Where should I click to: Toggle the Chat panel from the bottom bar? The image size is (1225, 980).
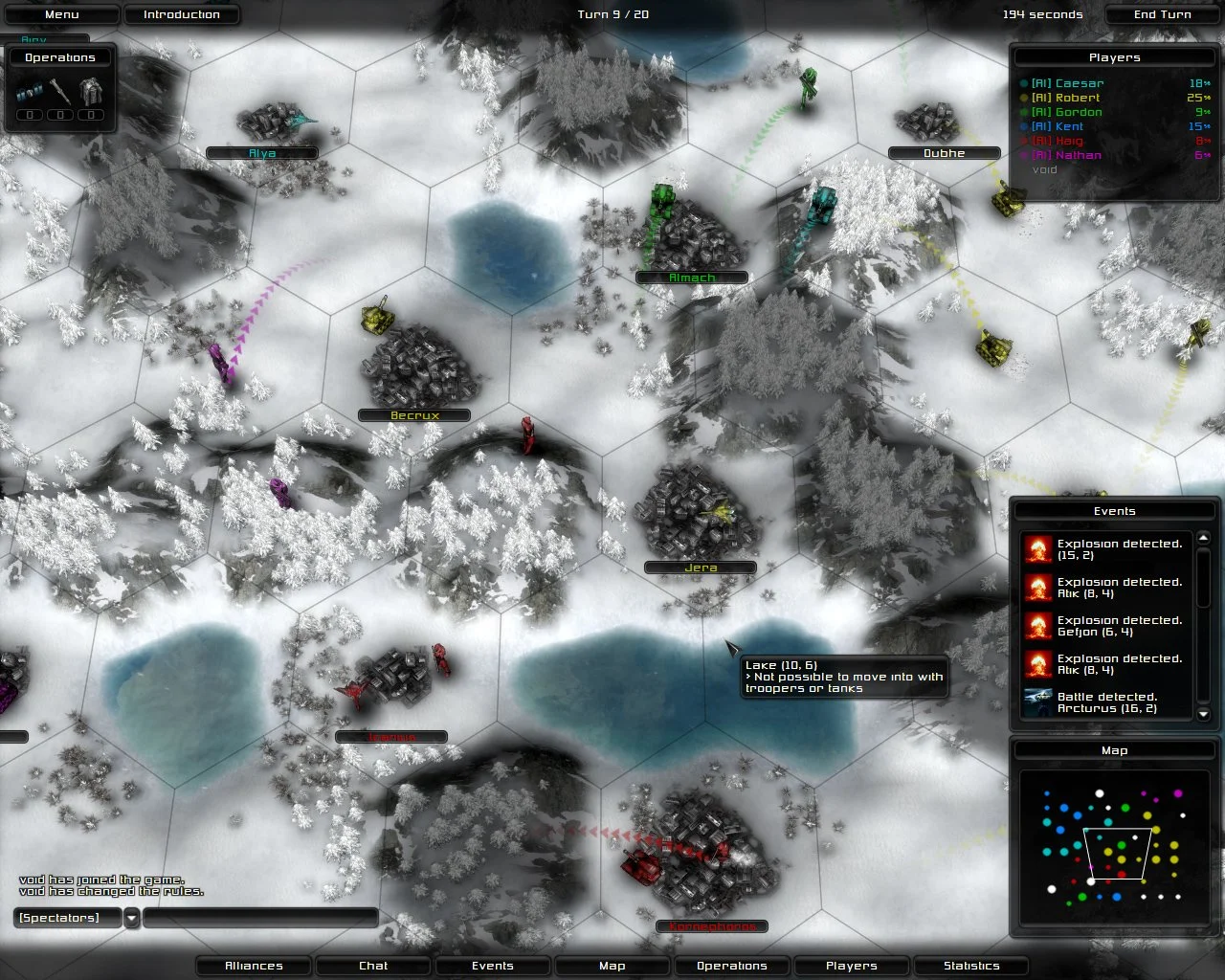point(372,966)
